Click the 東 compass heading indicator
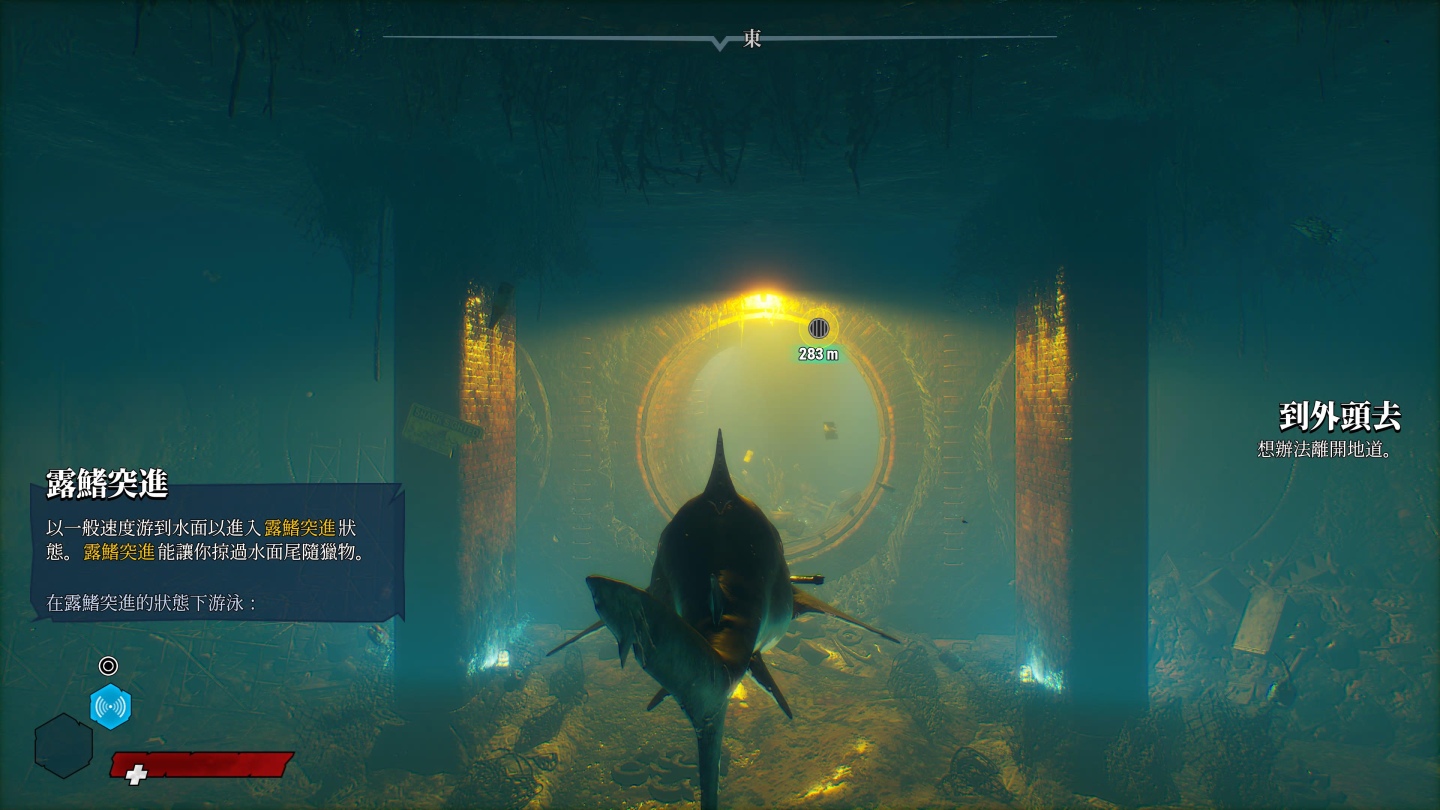 pos(752,39)
